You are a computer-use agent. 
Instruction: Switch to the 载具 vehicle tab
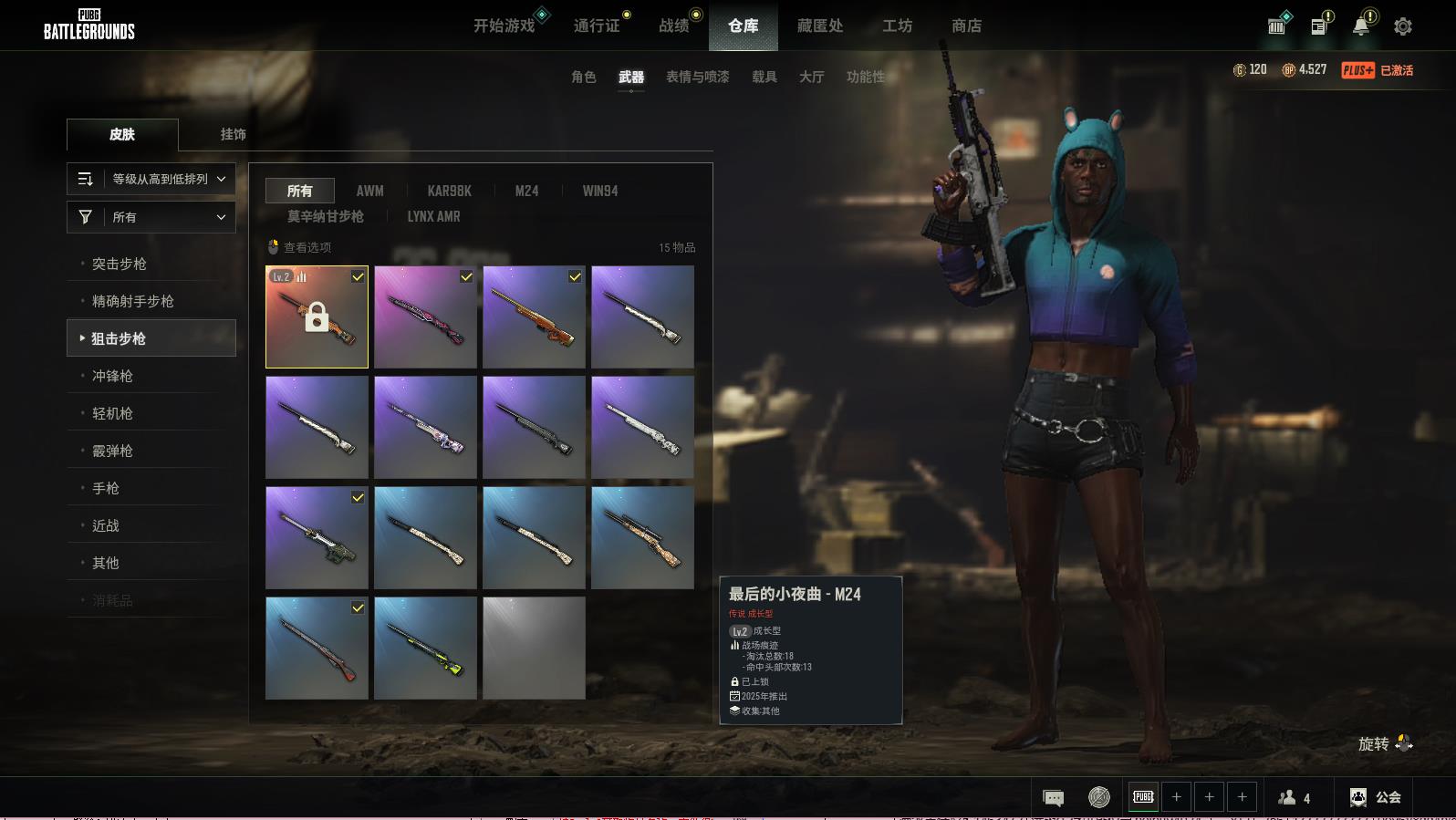coord(764,77)
